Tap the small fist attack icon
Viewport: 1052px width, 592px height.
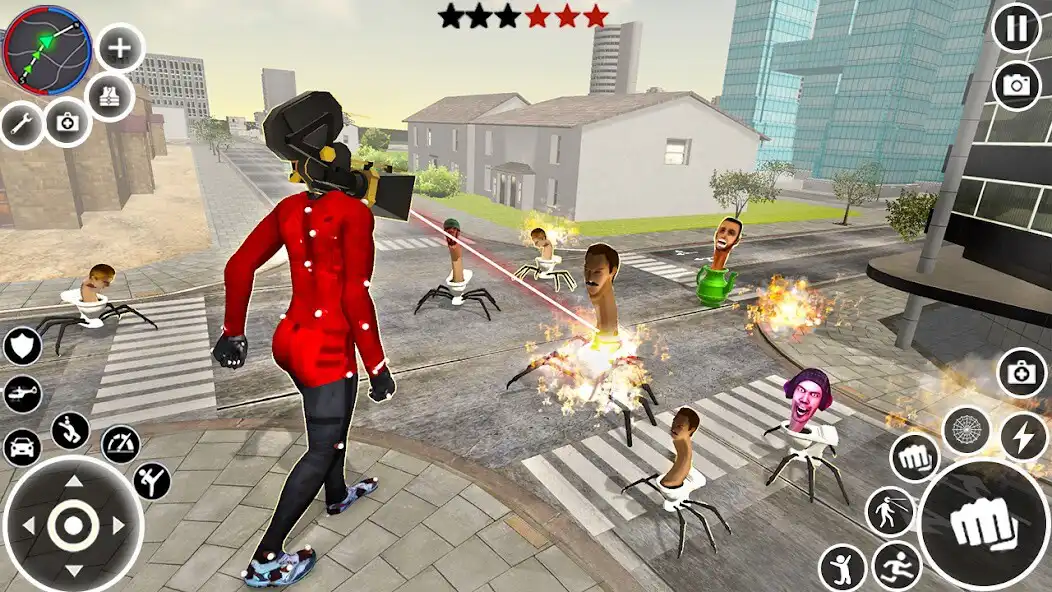[914, 457]
